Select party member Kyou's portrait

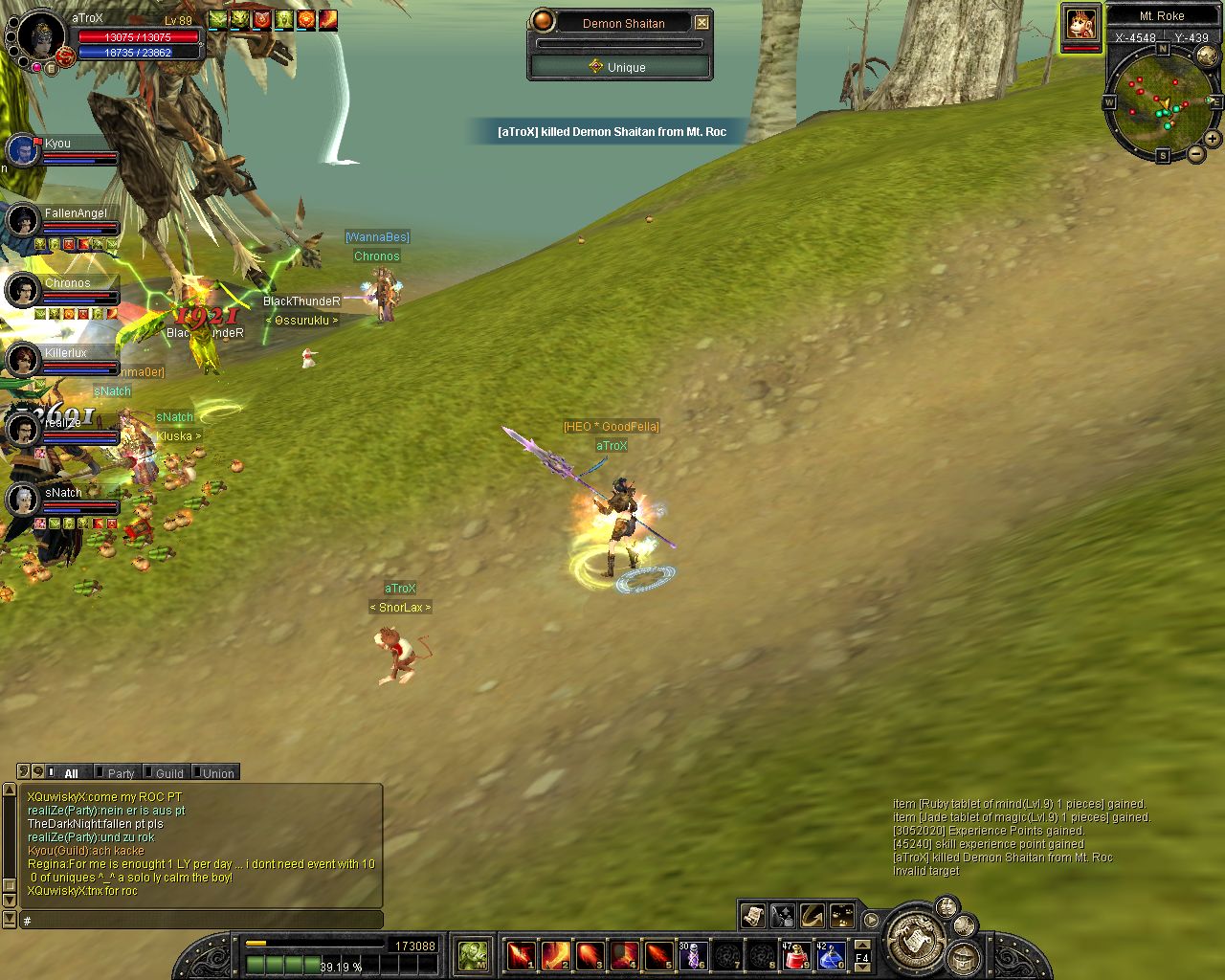click(22, 150)
